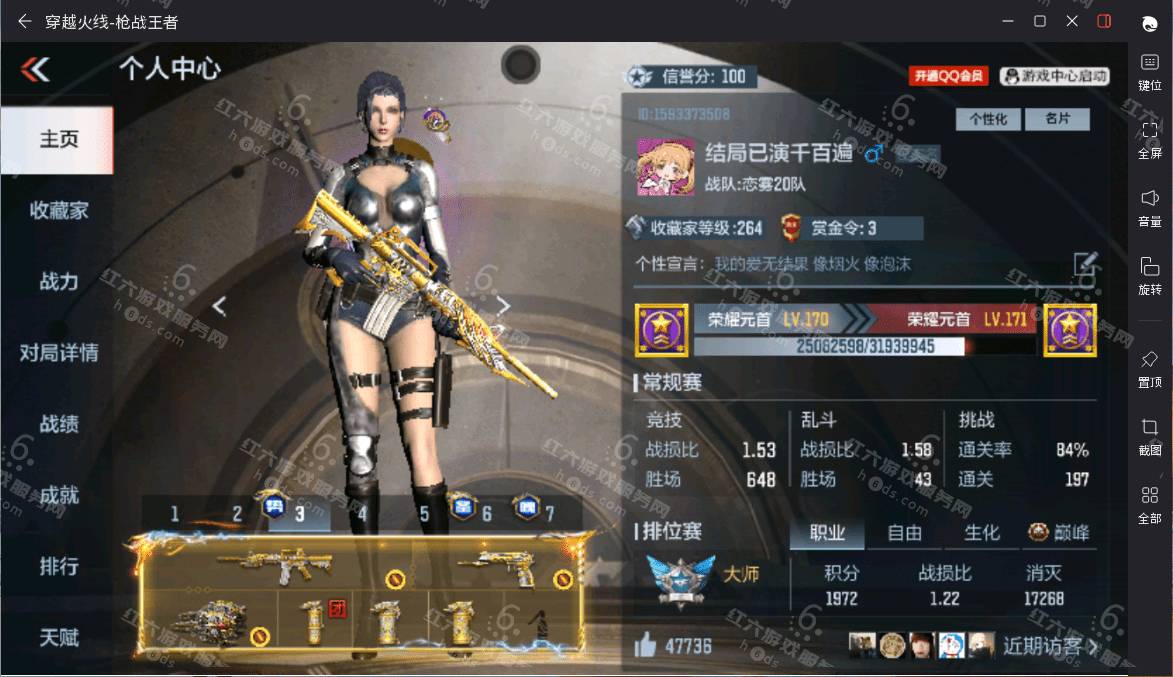This screenshot has height=677, width=1173.
Task: Open the 收藏家 menu entry
Action: tap(58, 210)
